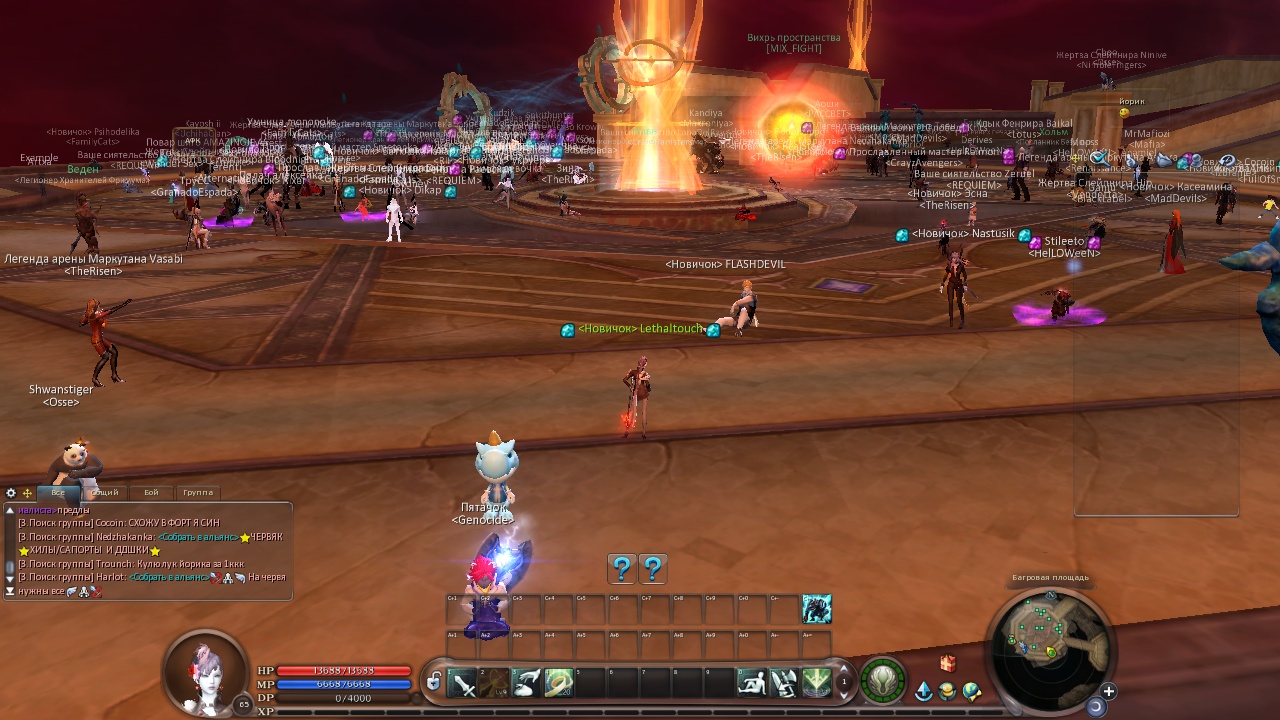
Task: Use the blue beast skill icon
Action: [816, 608]
